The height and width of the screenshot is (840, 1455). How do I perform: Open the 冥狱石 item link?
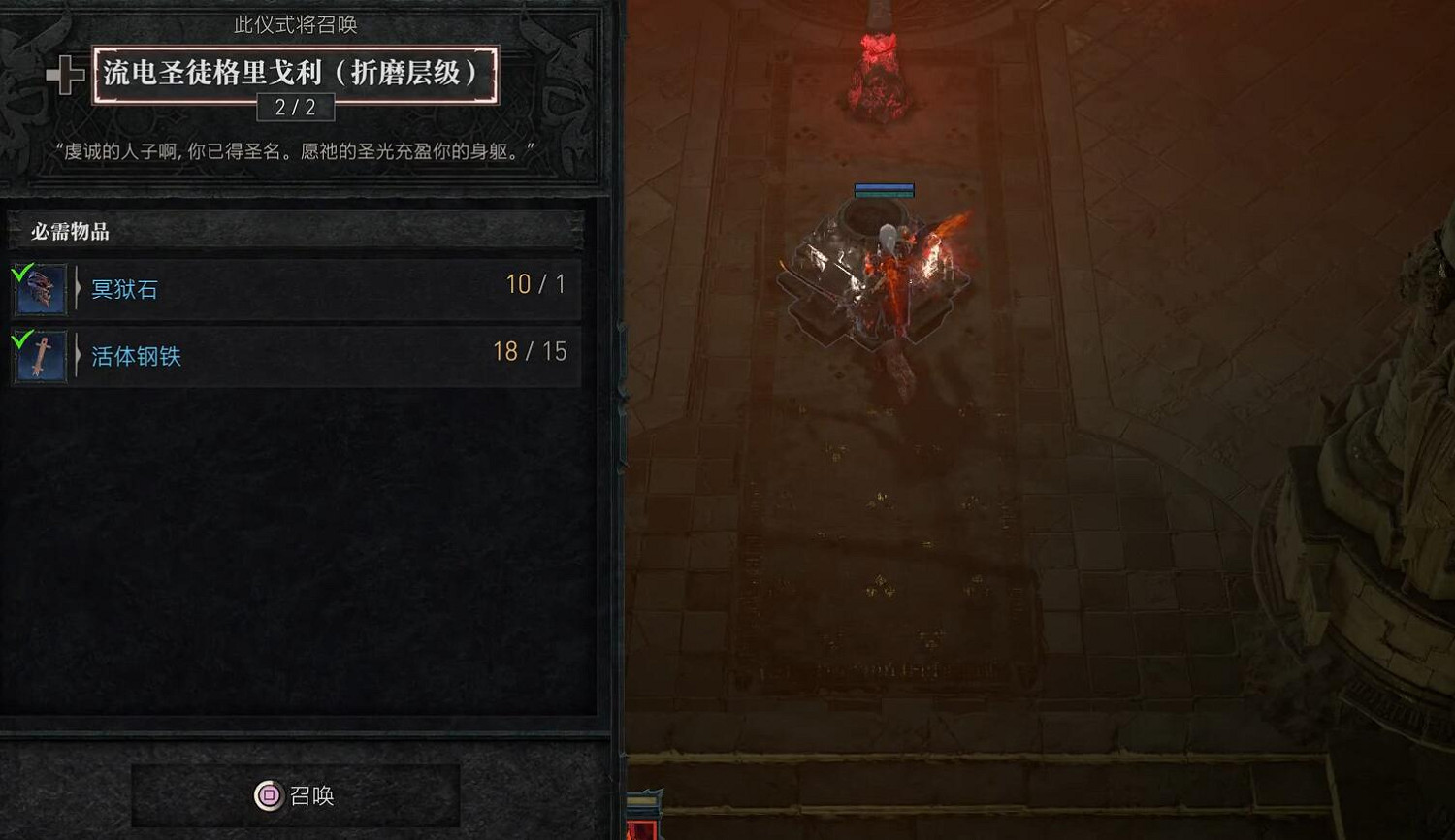tap(124, 289)
